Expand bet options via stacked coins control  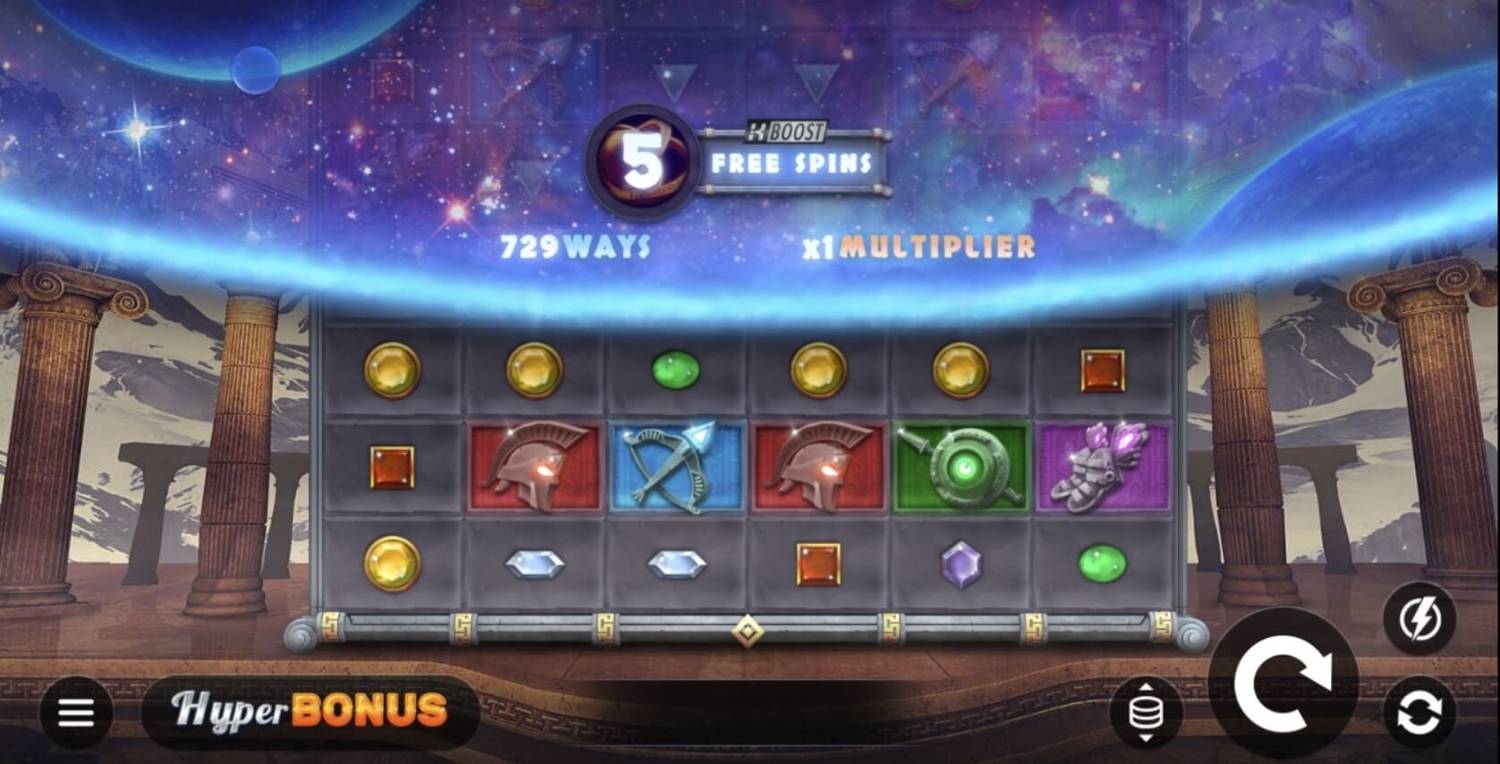[x=1145, y=710]
